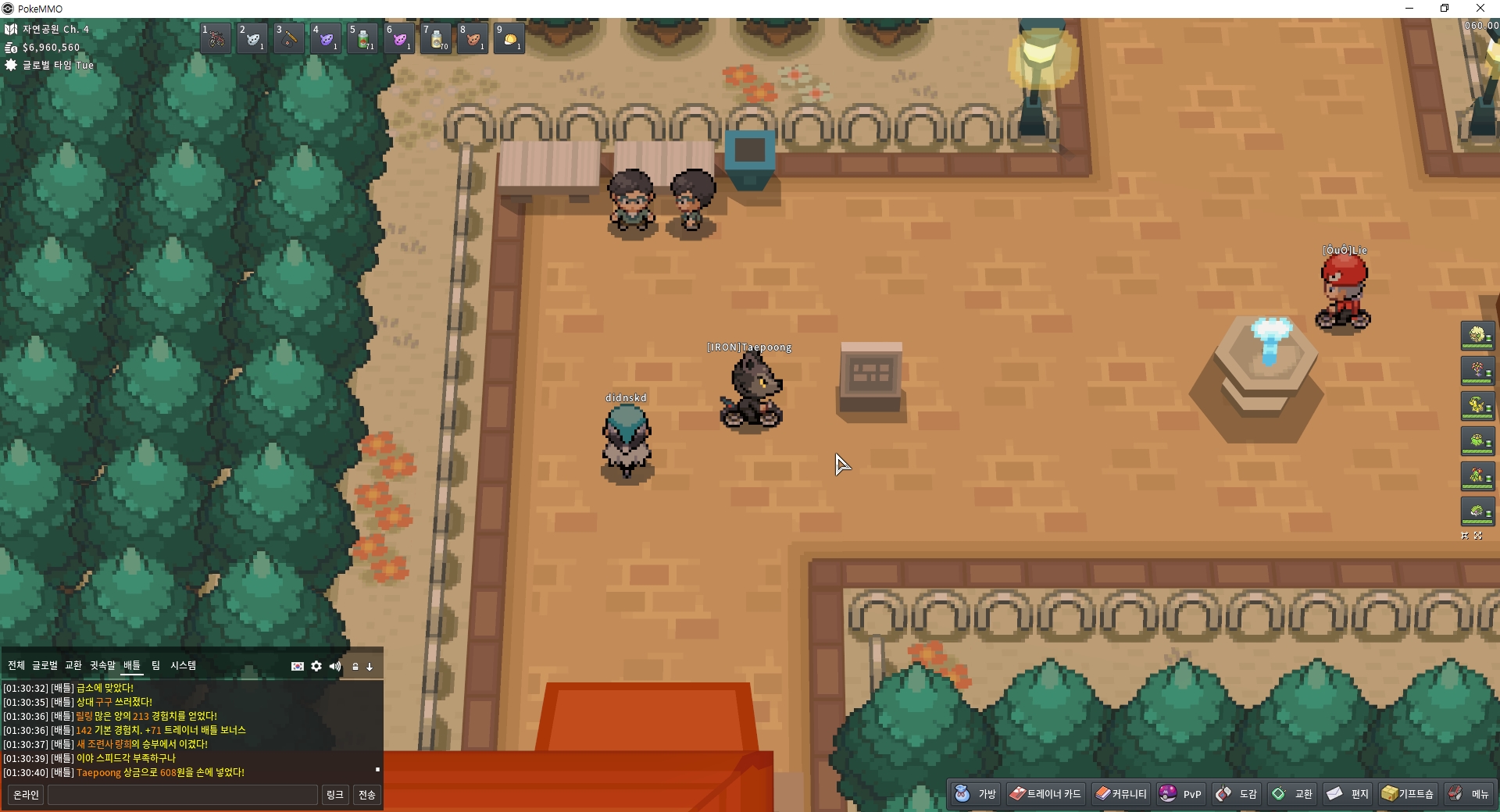This screenshot has width=1500, height=812.
Task: Select the yellow item in hotbar slot 9
Action: (509, 37)
